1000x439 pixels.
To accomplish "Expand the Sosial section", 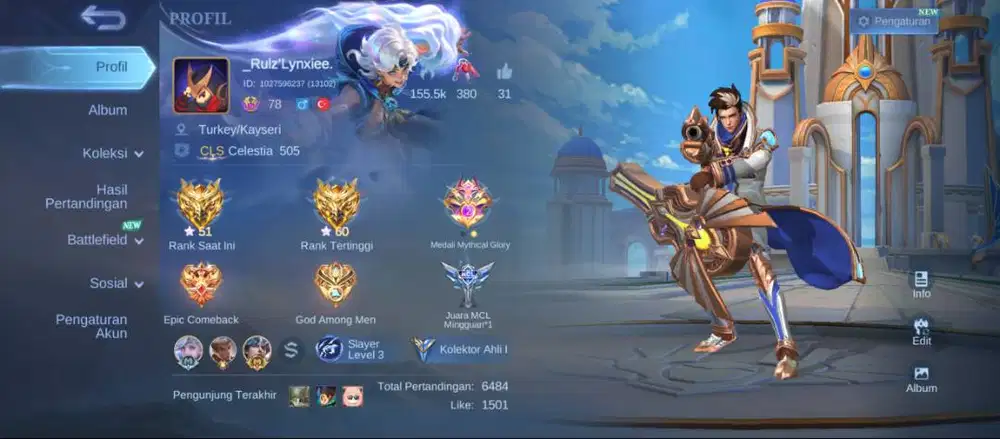I will 116,283.
